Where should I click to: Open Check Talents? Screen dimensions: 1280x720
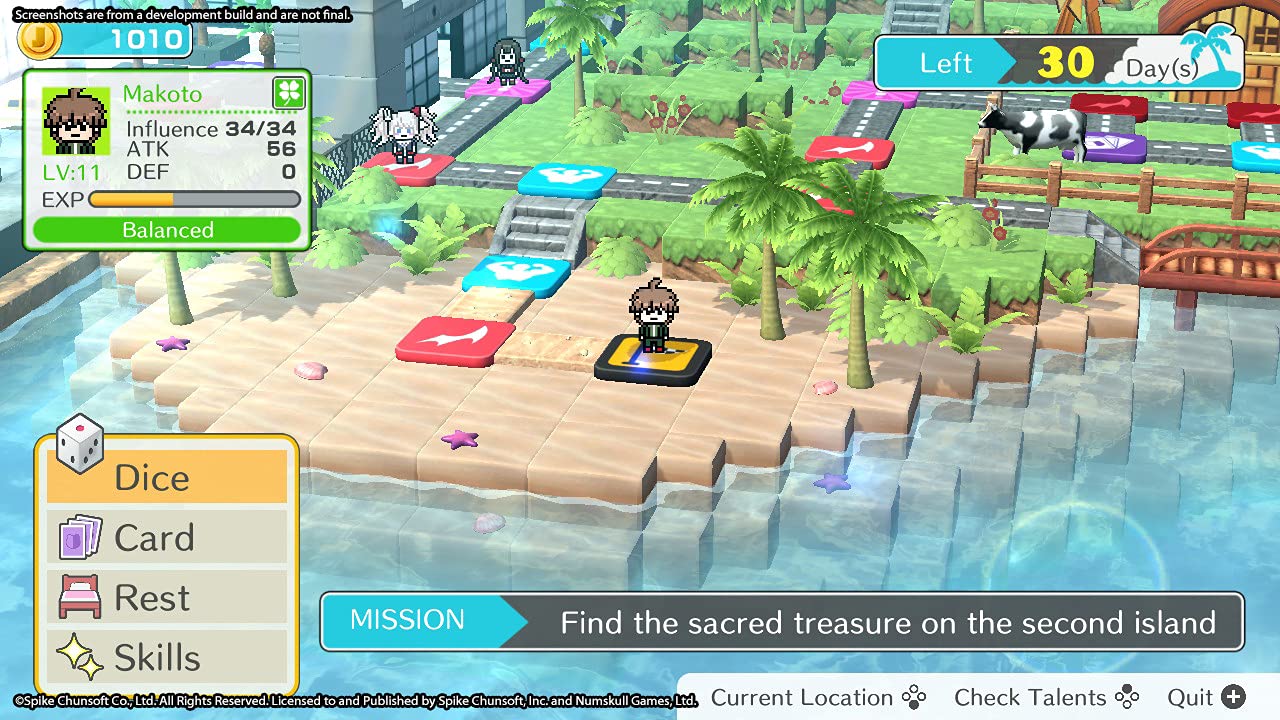click(x=1046, y=698)
